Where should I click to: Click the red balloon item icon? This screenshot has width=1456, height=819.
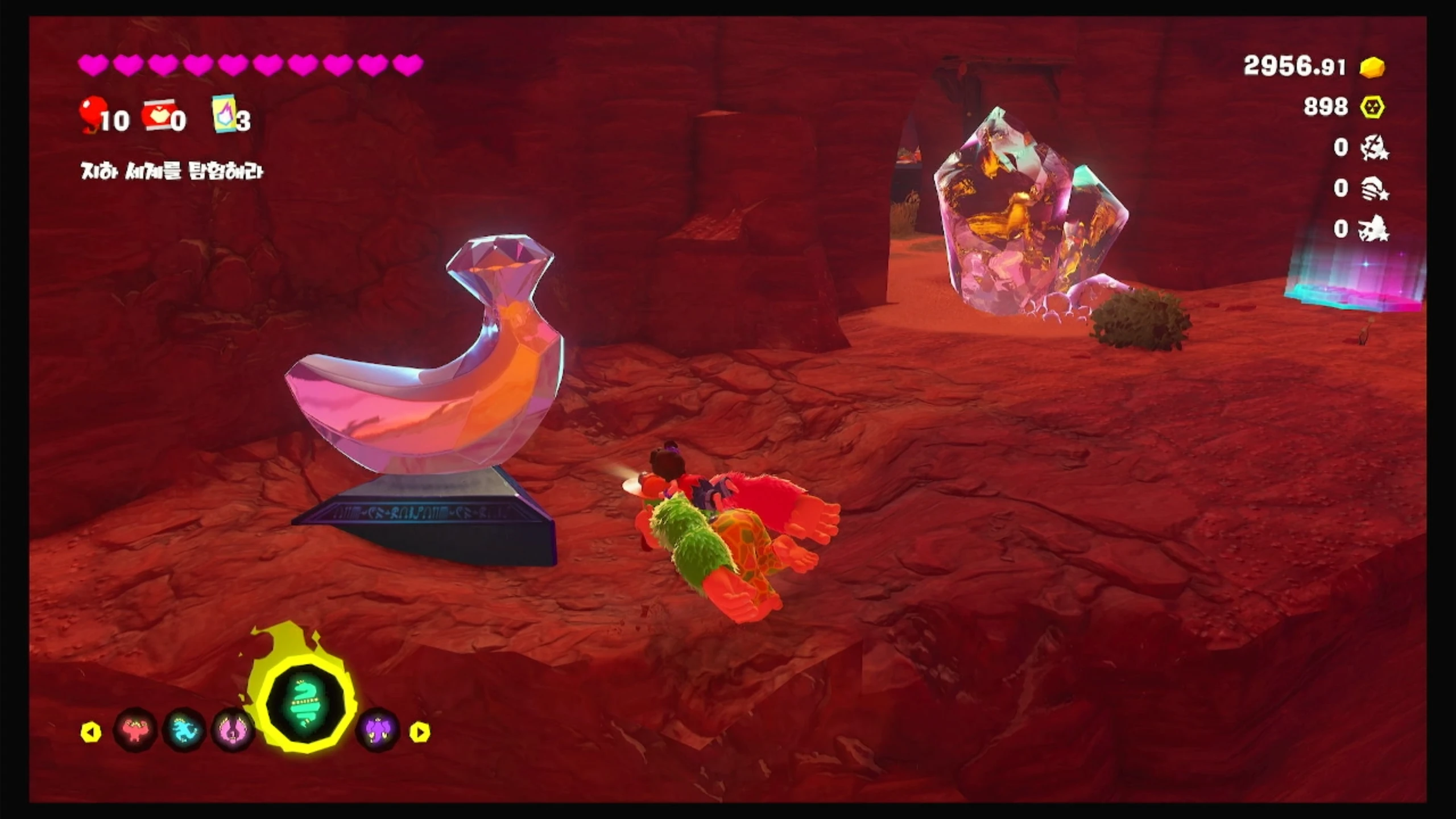(x=93, y=114)
